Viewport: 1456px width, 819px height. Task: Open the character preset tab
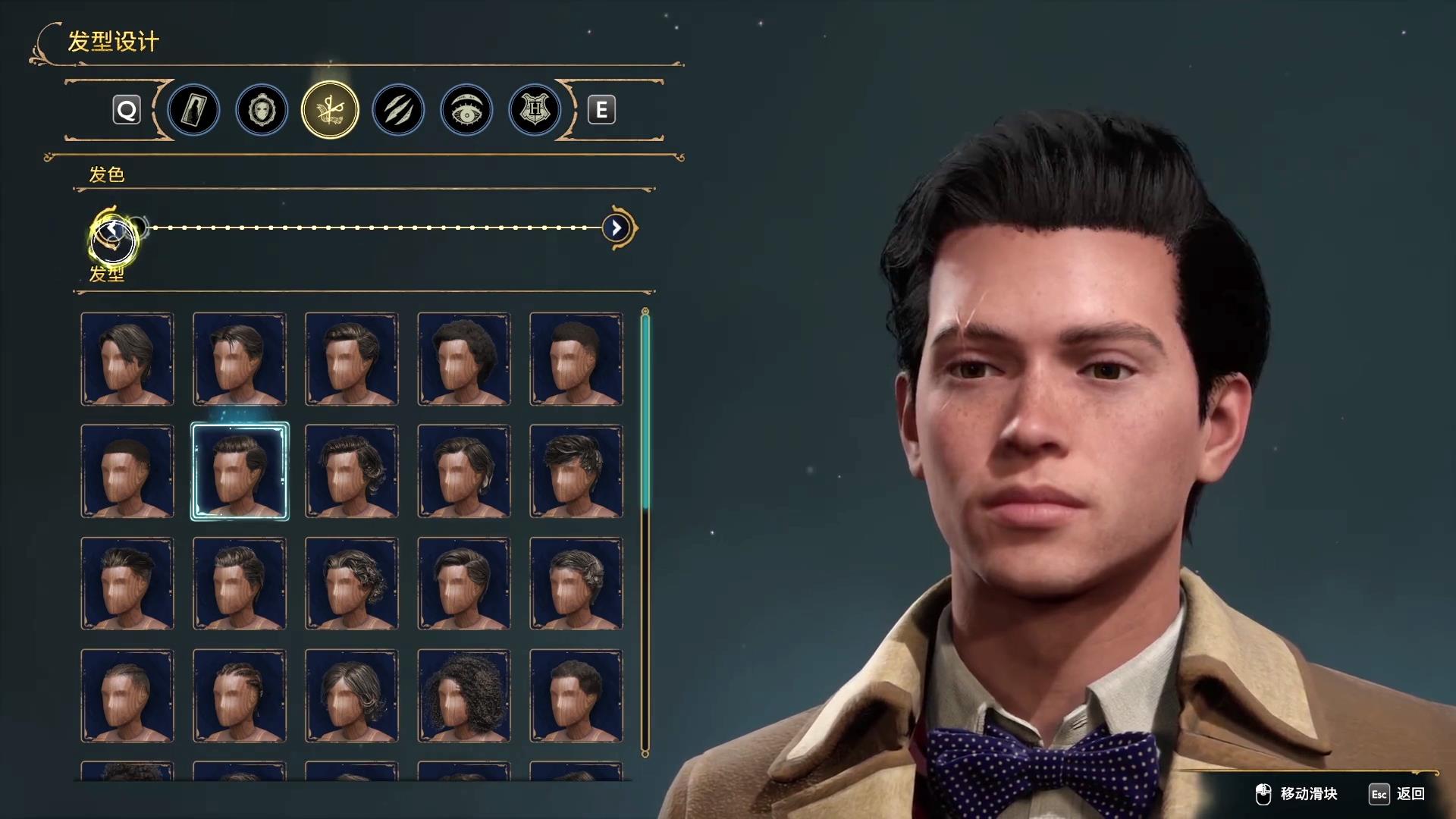pyautogui.click(x=193, y=111)
